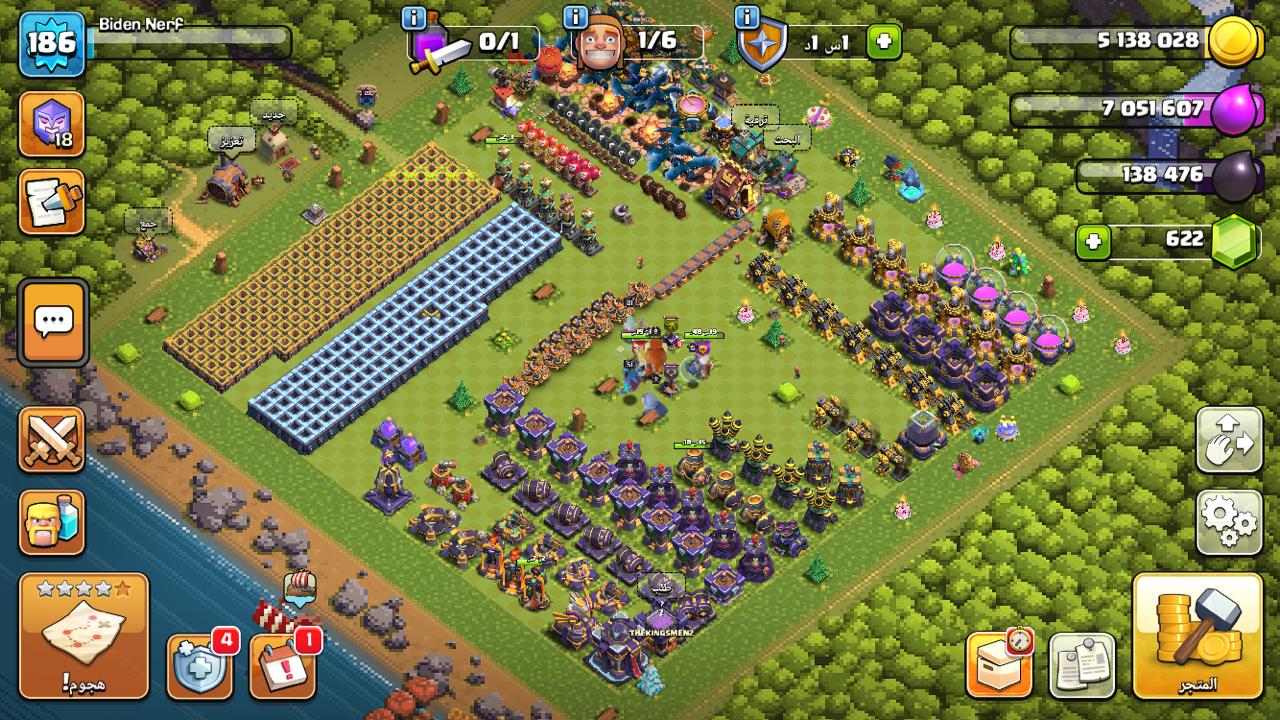The image size is (1280, 720).
Task: Show shield info above the shield icon
Action: (747, 18)
